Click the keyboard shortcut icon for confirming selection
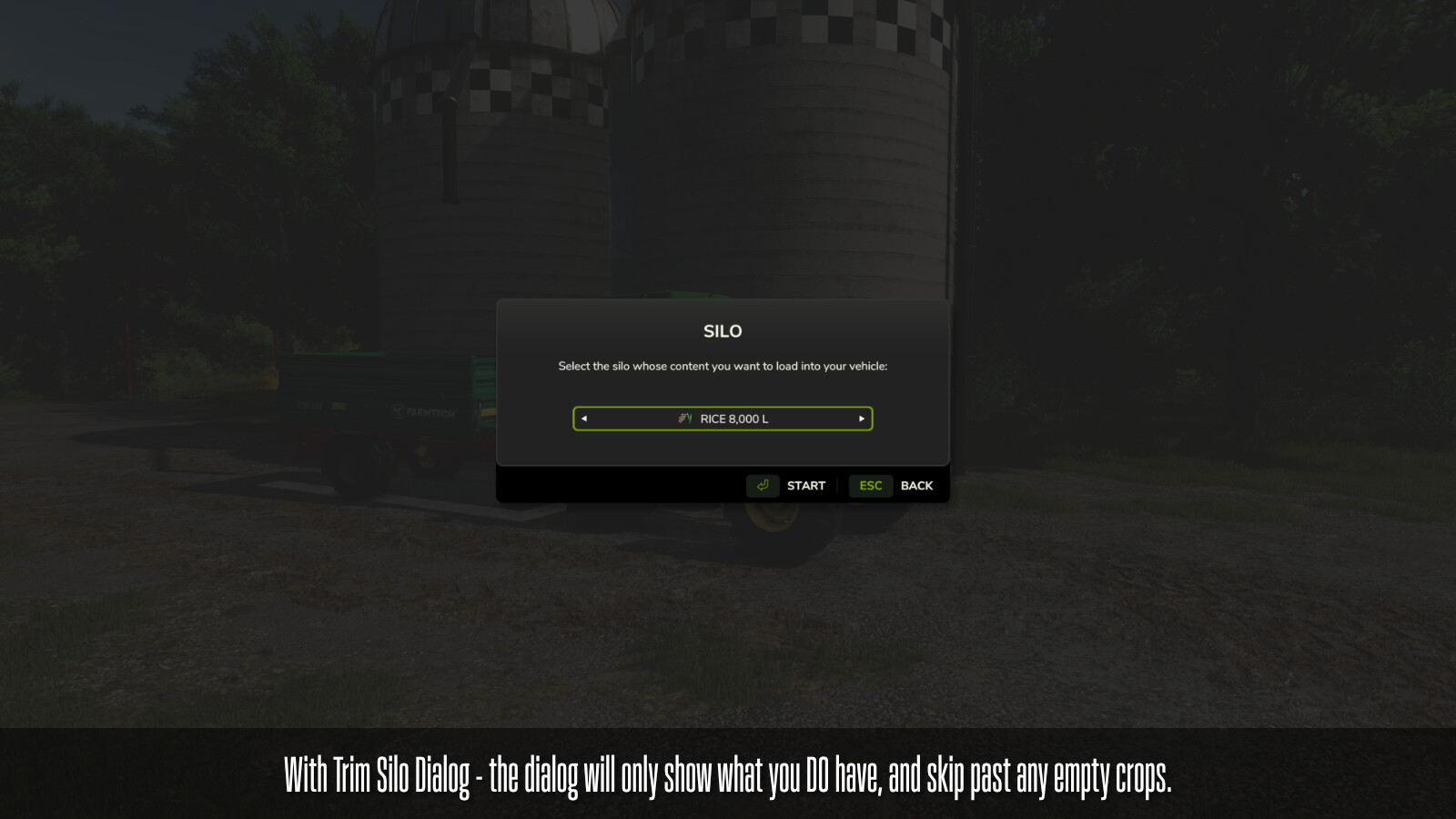The height and width of the screenshot is (819, 1456). coord(763,485)
